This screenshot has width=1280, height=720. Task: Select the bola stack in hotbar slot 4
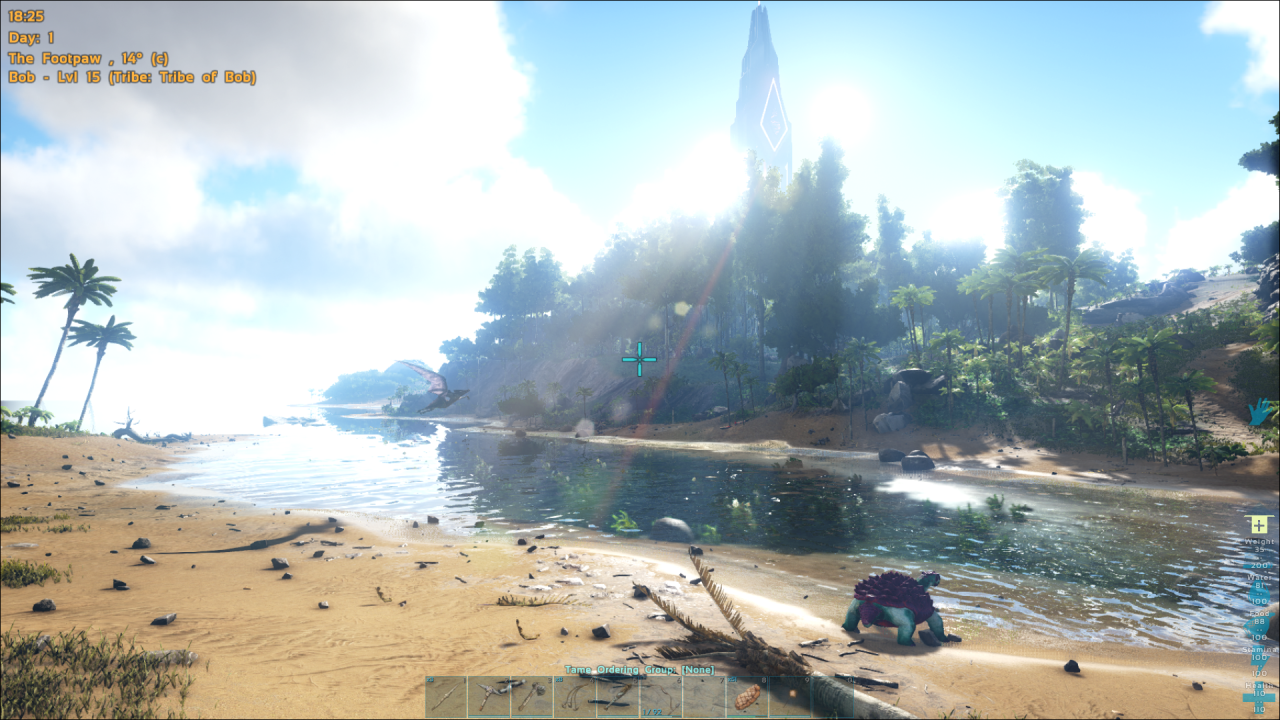coord(575,696)
